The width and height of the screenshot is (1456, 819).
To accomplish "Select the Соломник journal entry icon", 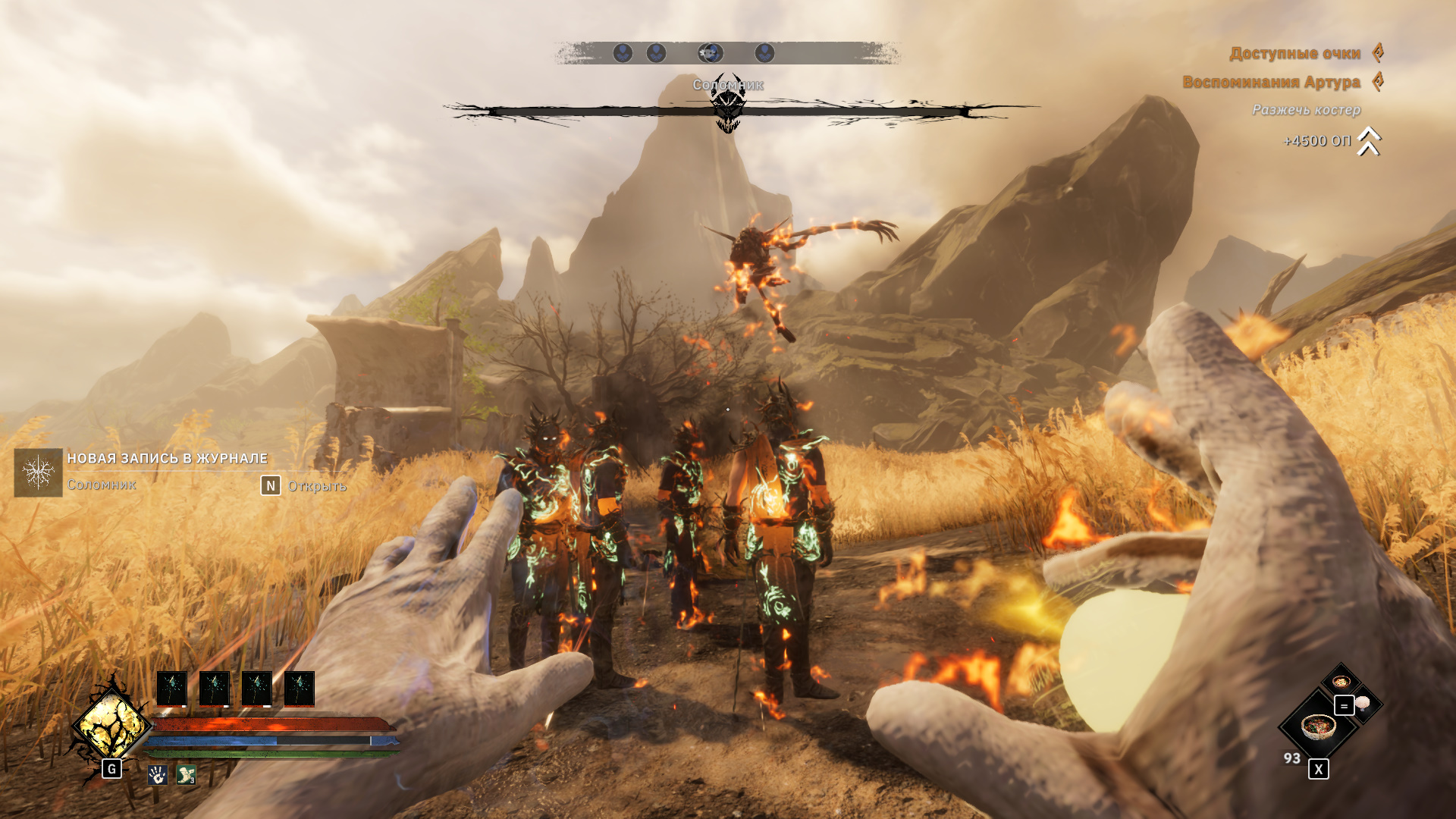I will coord(38,472).
